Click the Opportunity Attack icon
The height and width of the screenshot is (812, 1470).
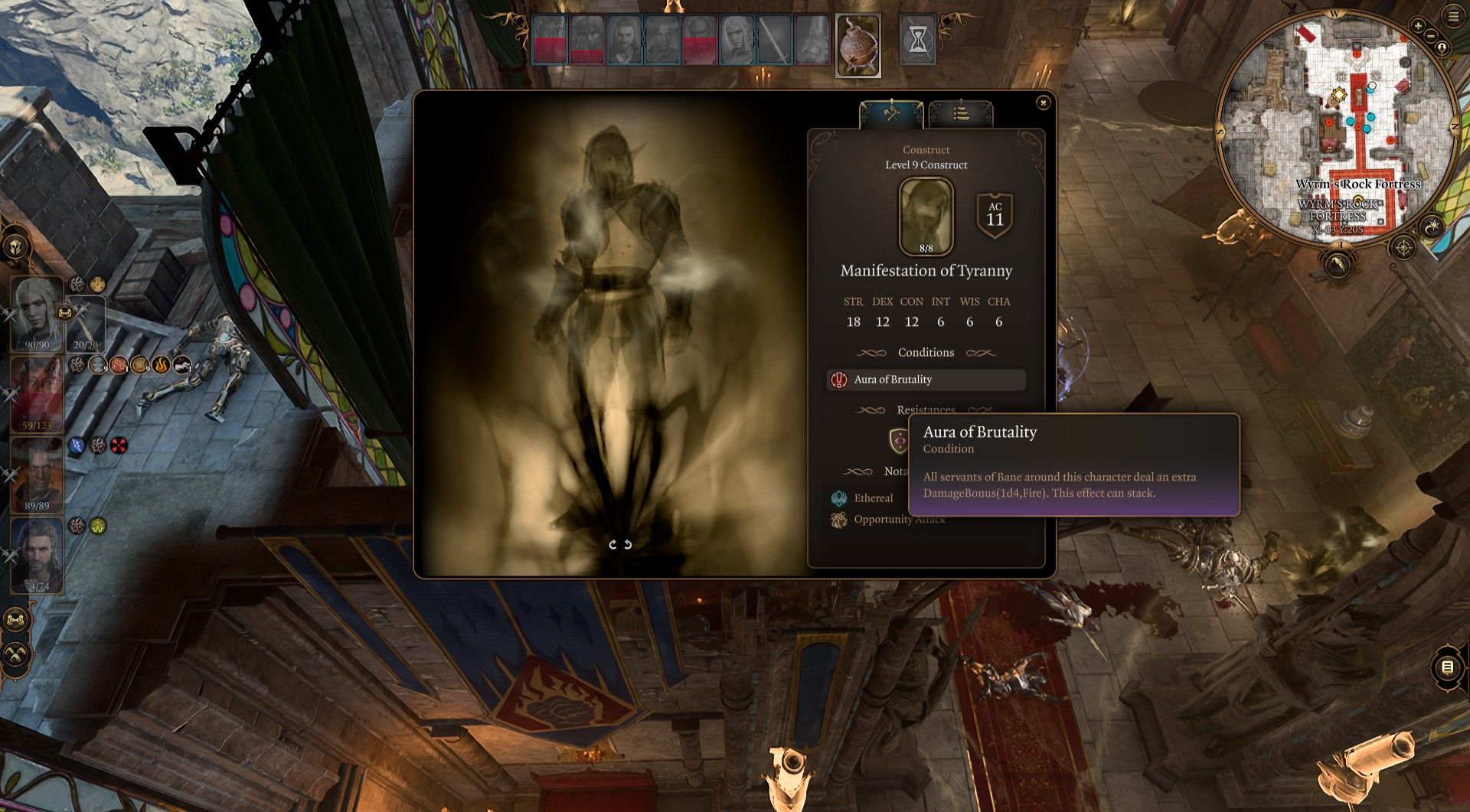[840, 520]
